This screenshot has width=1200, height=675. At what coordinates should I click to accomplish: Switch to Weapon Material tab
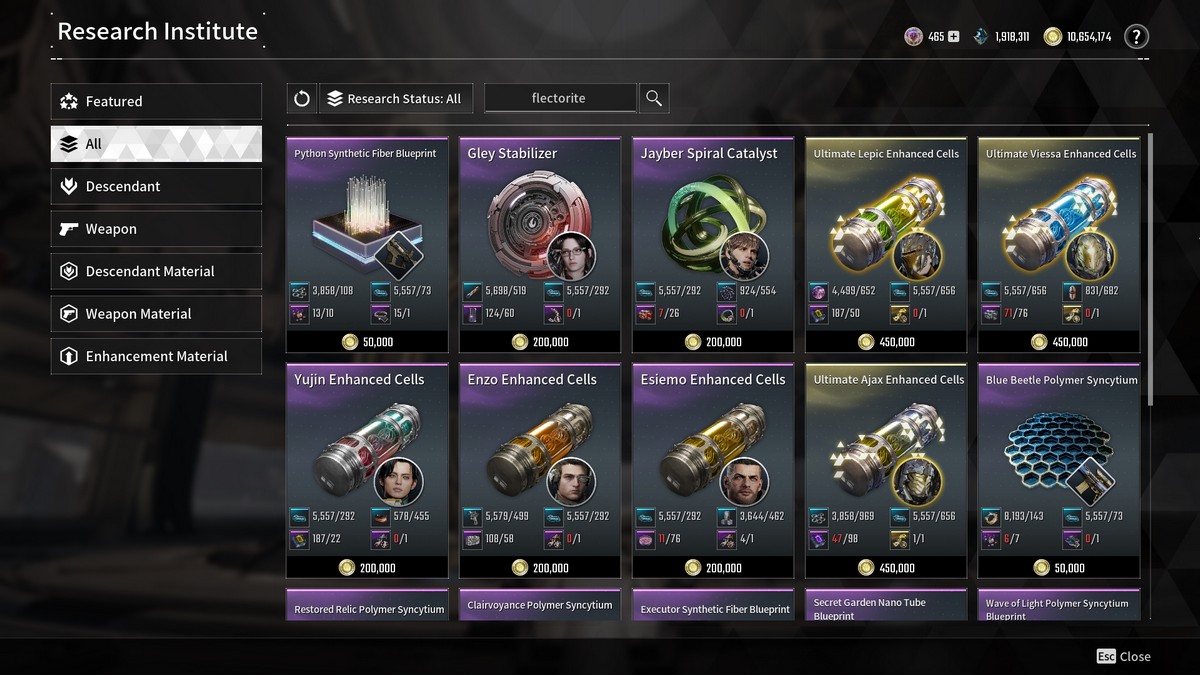tap(156, 314)
